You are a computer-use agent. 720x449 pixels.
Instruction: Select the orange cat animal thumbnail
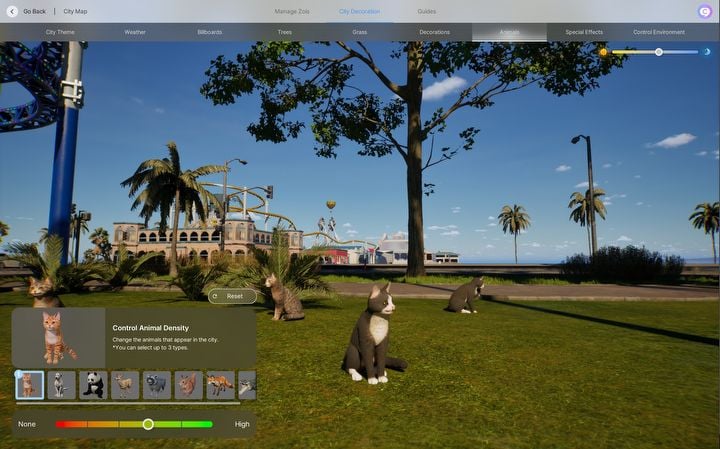[30, 385]
